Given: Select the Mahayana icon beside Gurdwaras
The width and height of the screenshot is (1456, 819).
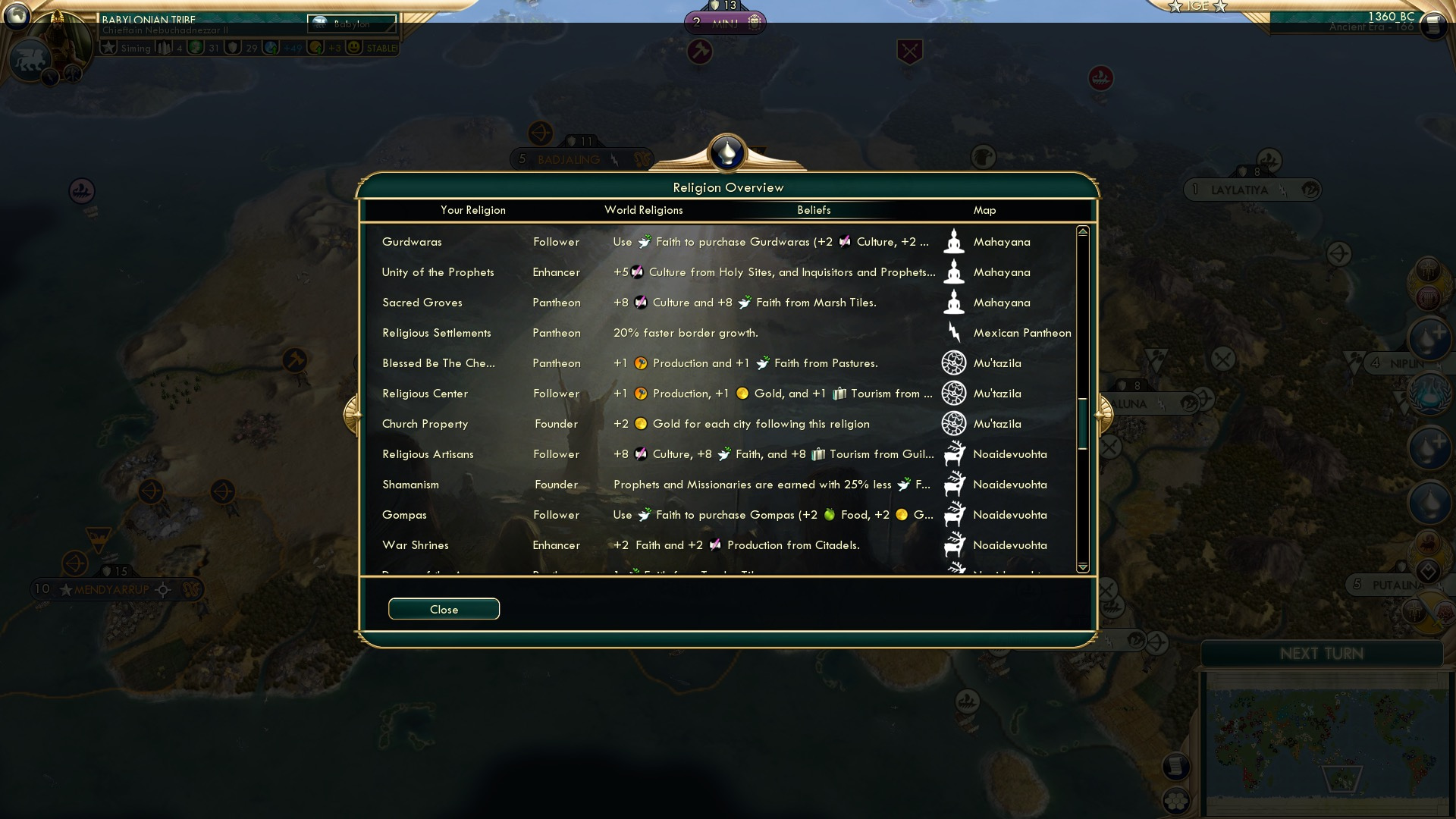Looking at the screenshot, I should (954, 241).
